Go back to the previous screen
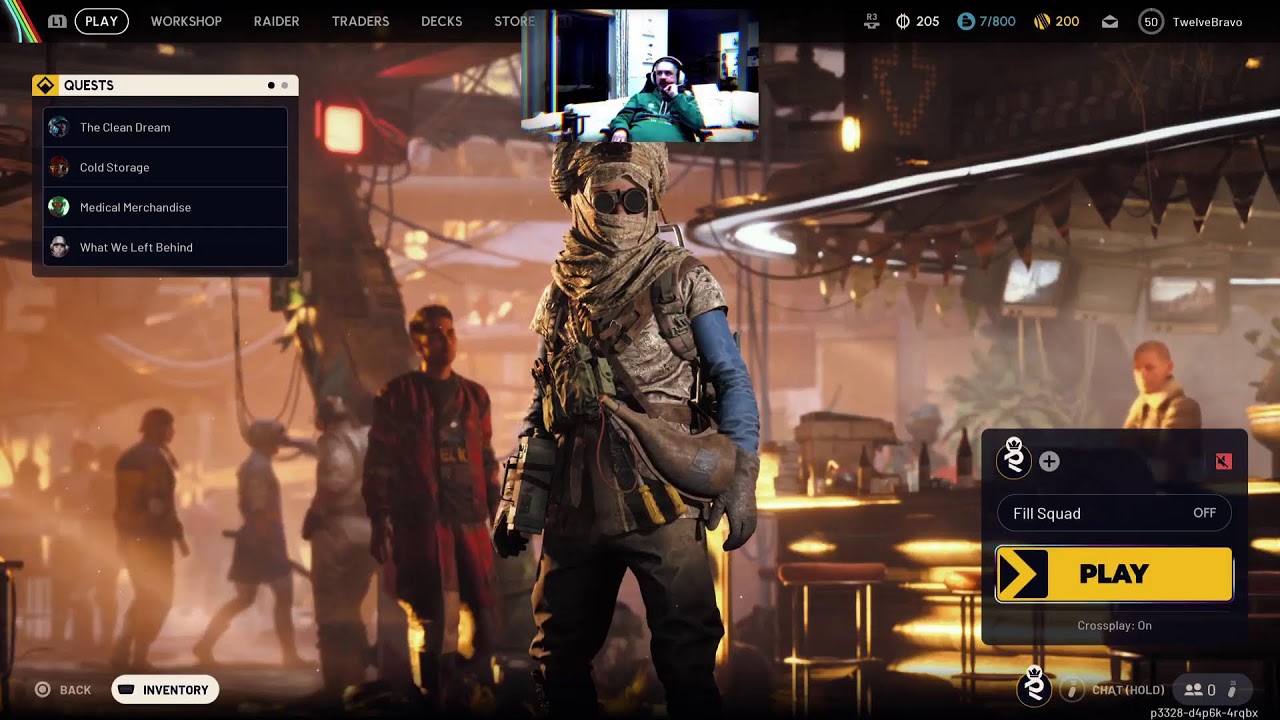1280x720 pixels. 63,690
